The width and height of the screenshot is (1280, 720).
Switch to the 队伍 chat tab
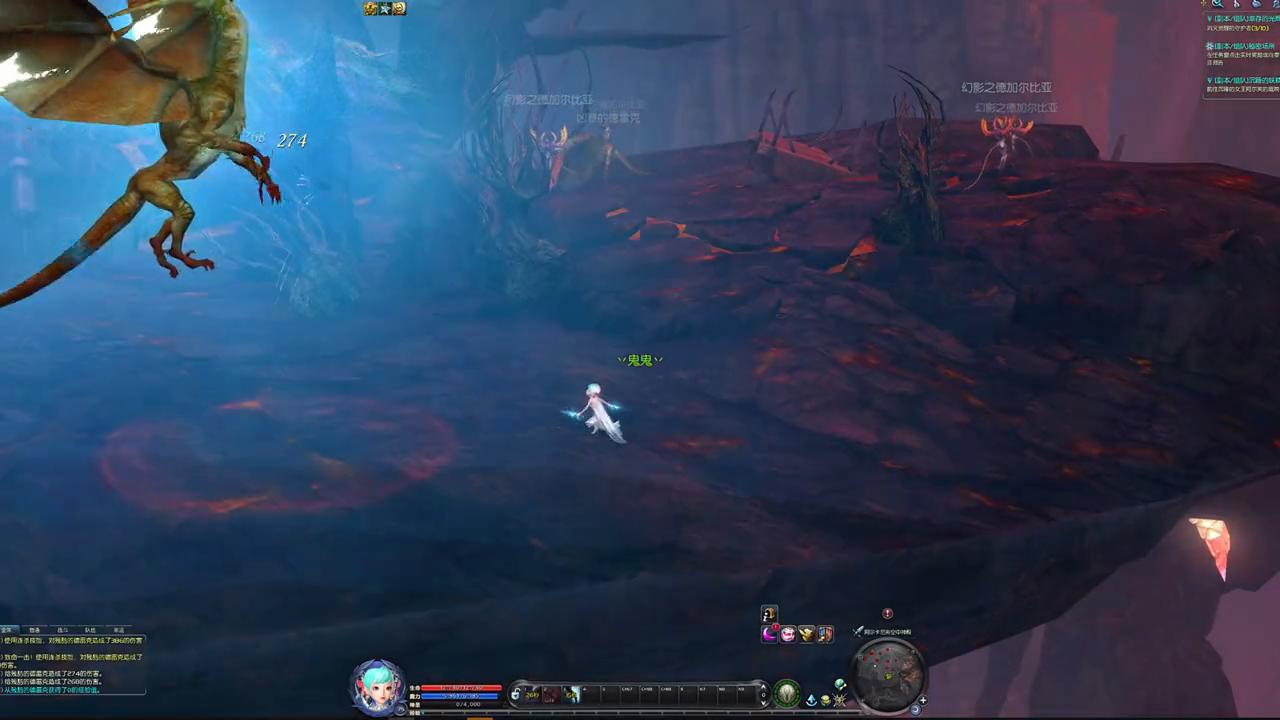pyautogui.click(x=89, y=629)
